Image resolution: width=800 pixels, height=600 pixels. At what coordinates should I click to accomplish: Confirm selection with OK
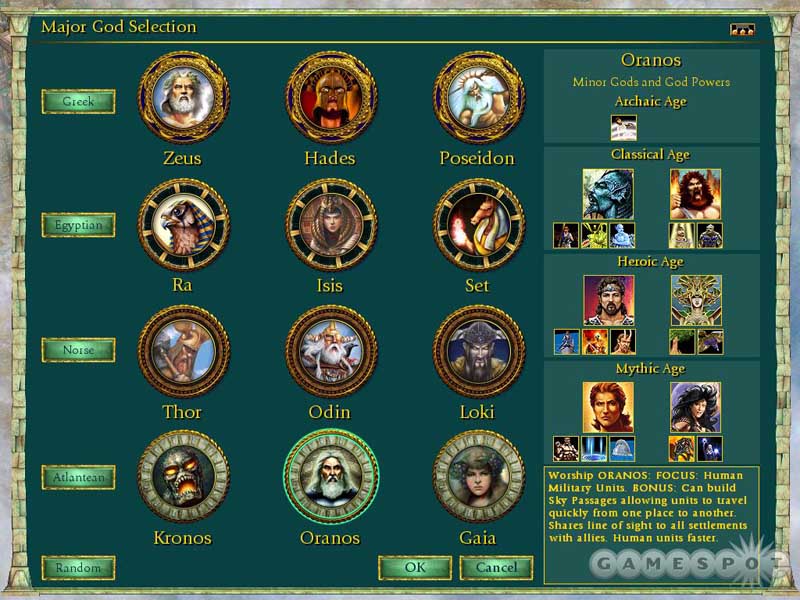pyautogui.click(x=414, y=568)
